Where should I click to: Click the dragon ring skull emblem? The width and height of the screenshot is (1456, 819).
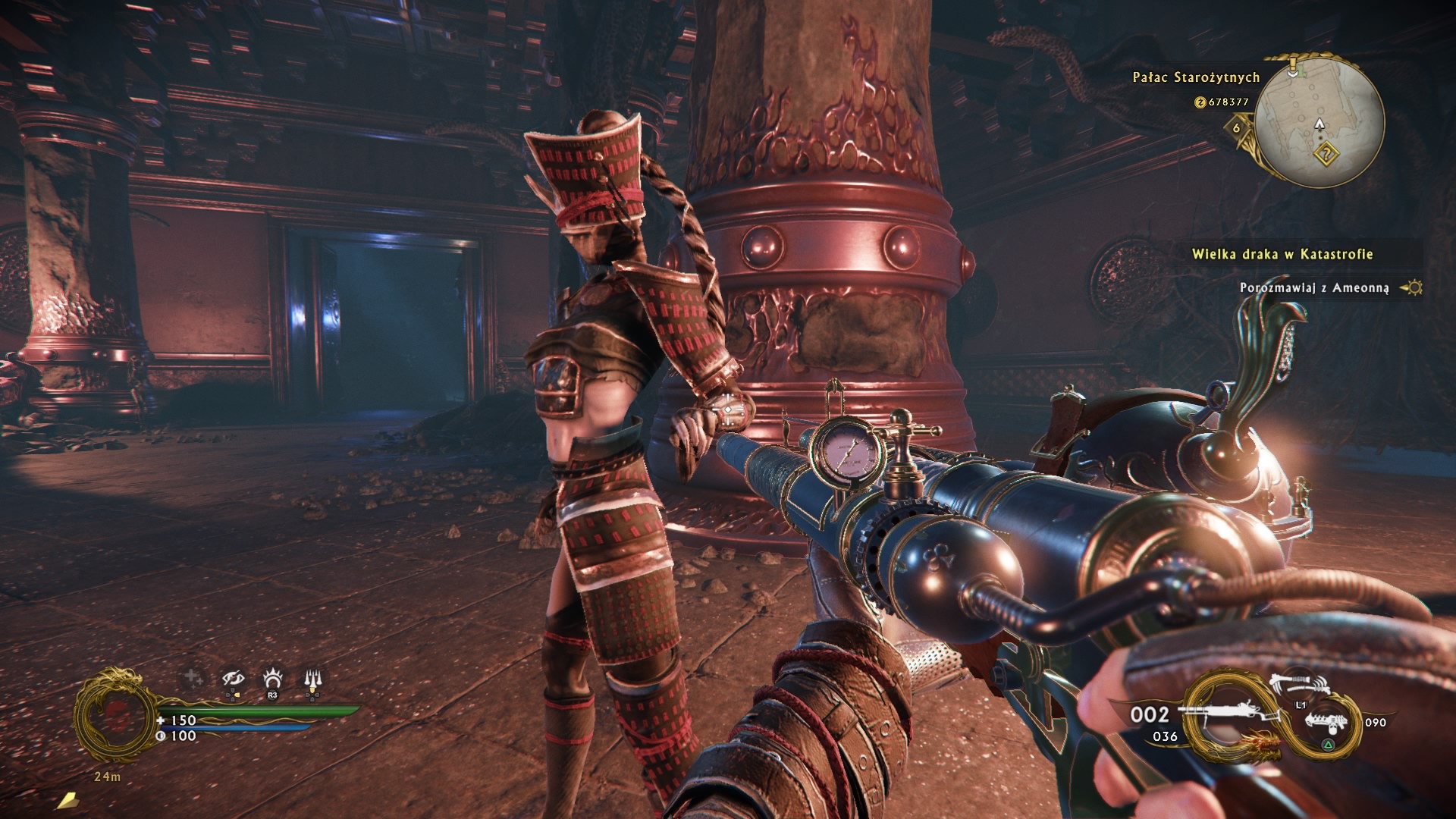click(115, 714)
